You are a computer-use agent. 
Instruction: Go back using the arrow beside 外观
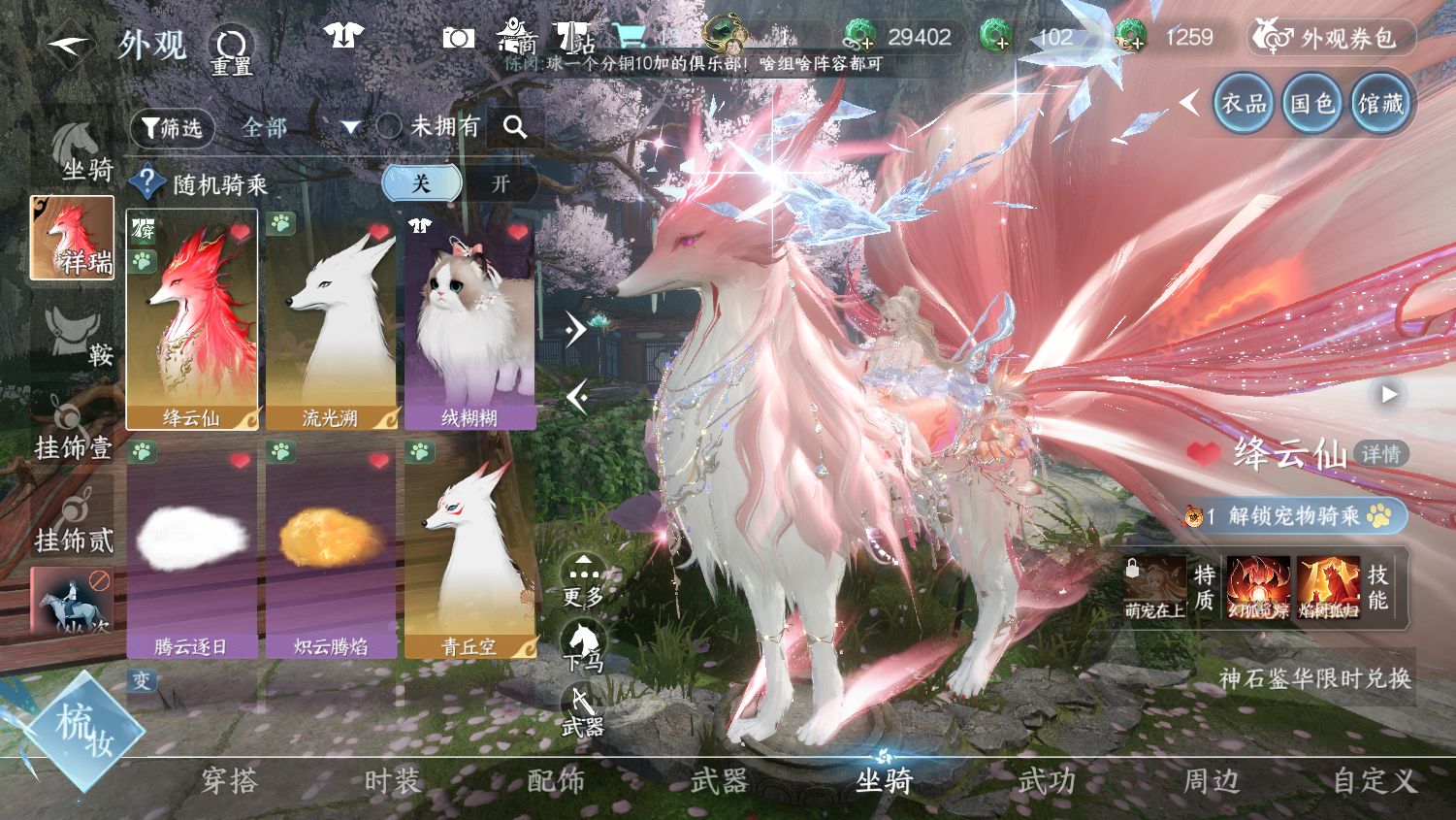pos(68,45)
